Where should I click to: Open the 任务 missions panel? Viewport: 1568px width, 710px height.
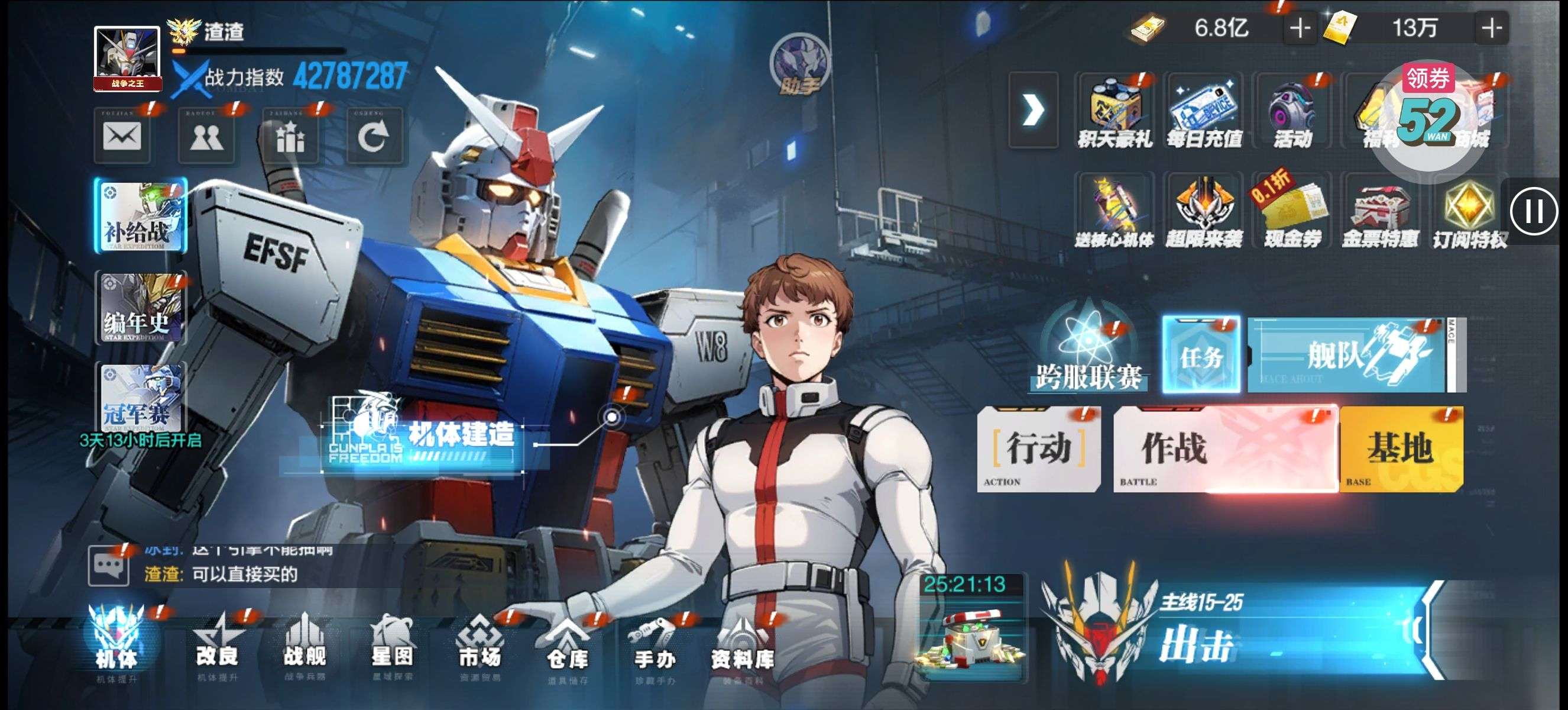pyautogui.click(x=1200, y=355)
